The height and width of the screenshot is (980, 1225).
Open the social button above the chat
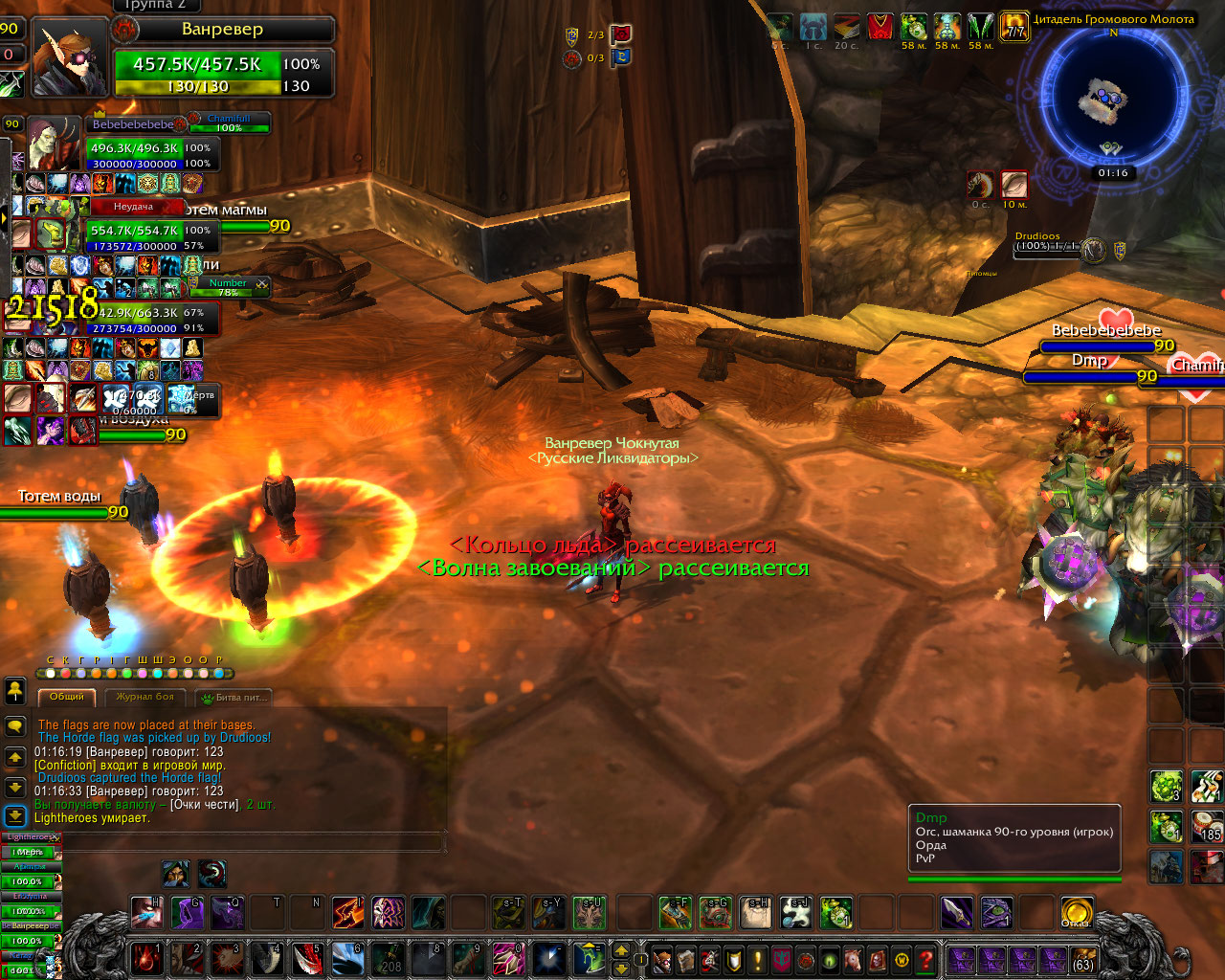click(x=15, y=690)
